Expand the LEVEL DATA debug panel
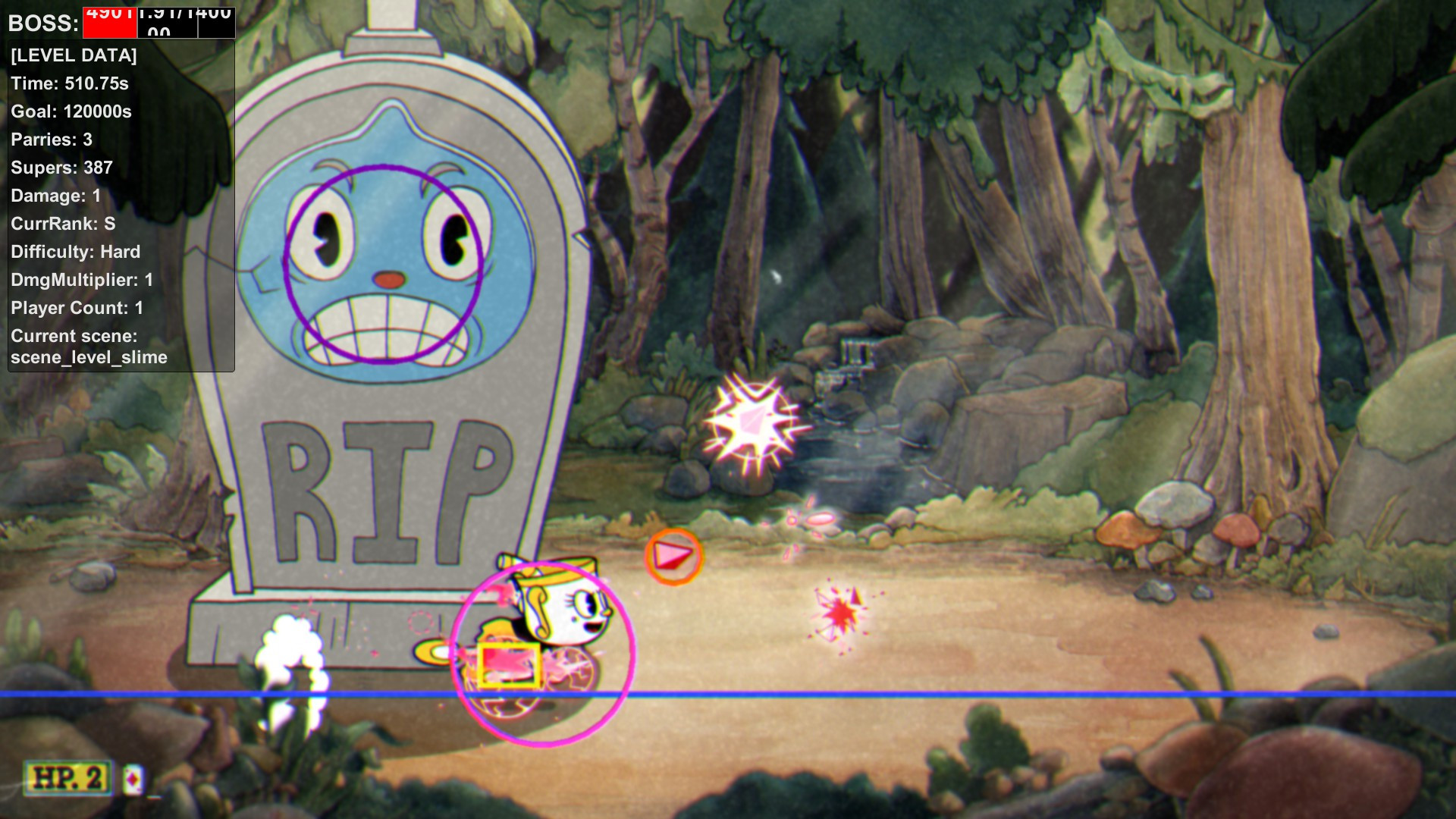Image resolution: width=1456 pixels, height=819 pixels. [74, 55]
